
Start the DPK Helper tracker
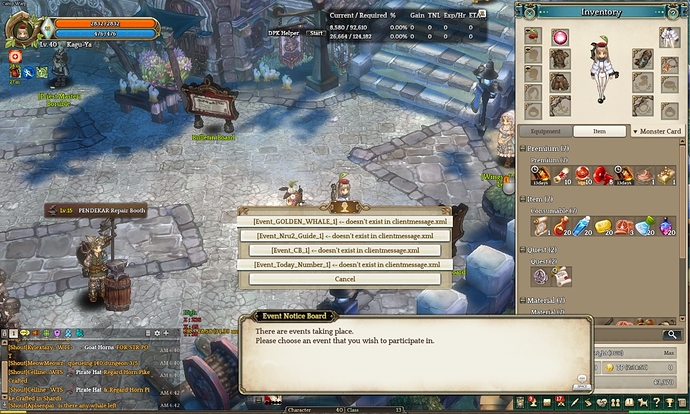(x=316, y=32)
